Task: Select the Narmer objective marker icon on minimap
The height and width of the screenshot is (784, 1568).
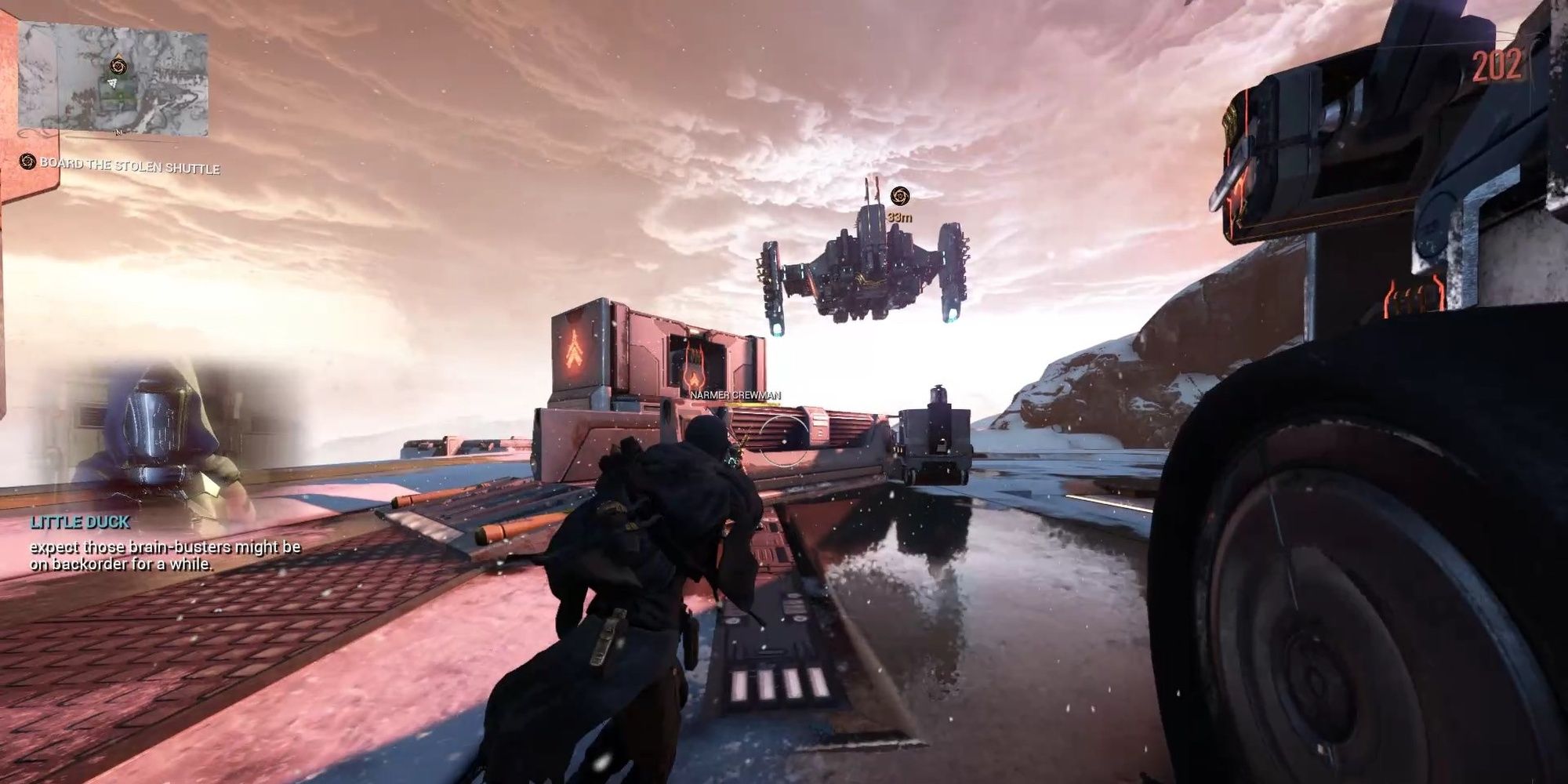Action: point(118,67)
